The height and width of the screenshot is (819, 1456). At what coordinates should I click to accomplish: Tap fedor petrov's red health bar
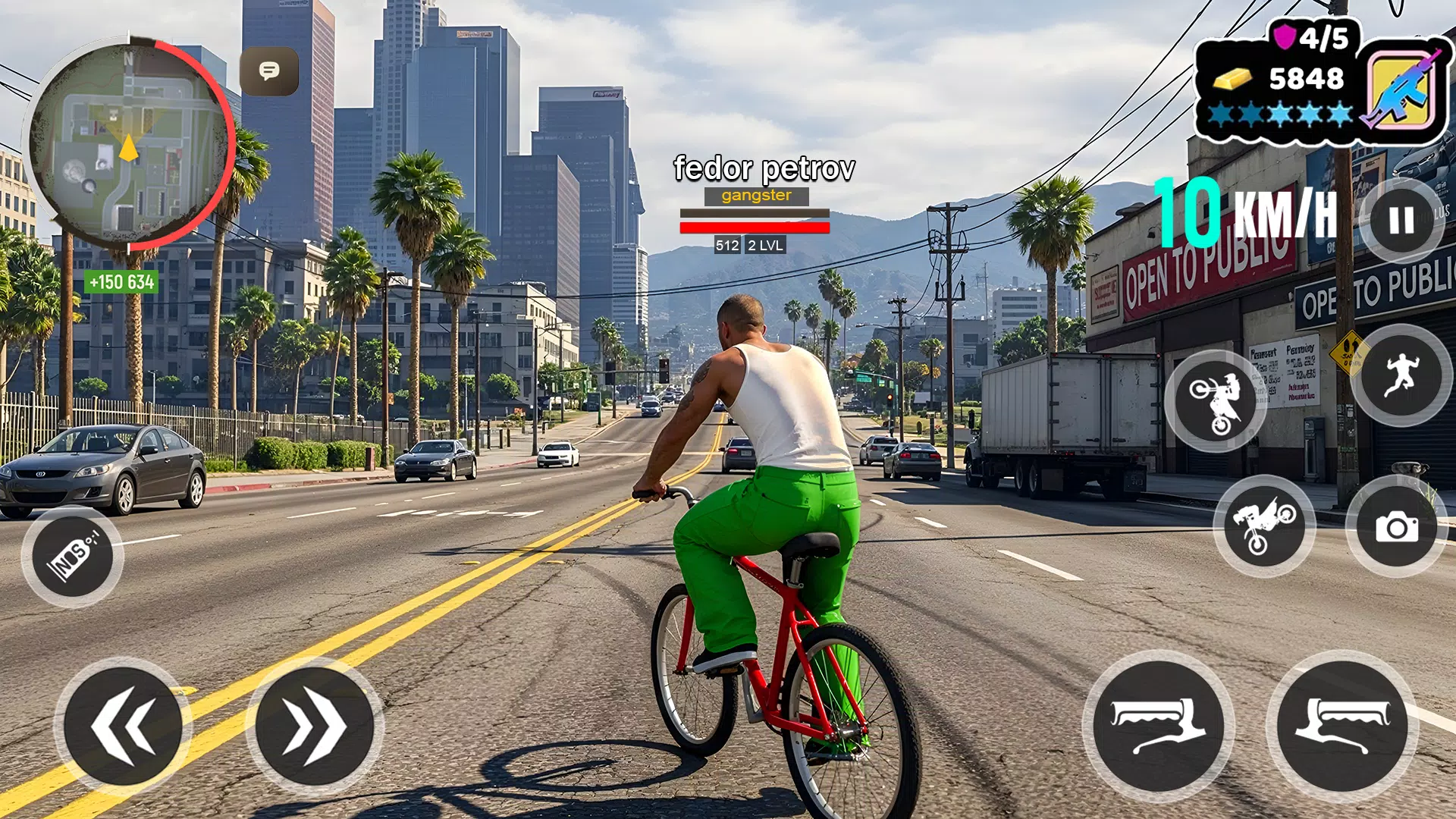[755, 228]
